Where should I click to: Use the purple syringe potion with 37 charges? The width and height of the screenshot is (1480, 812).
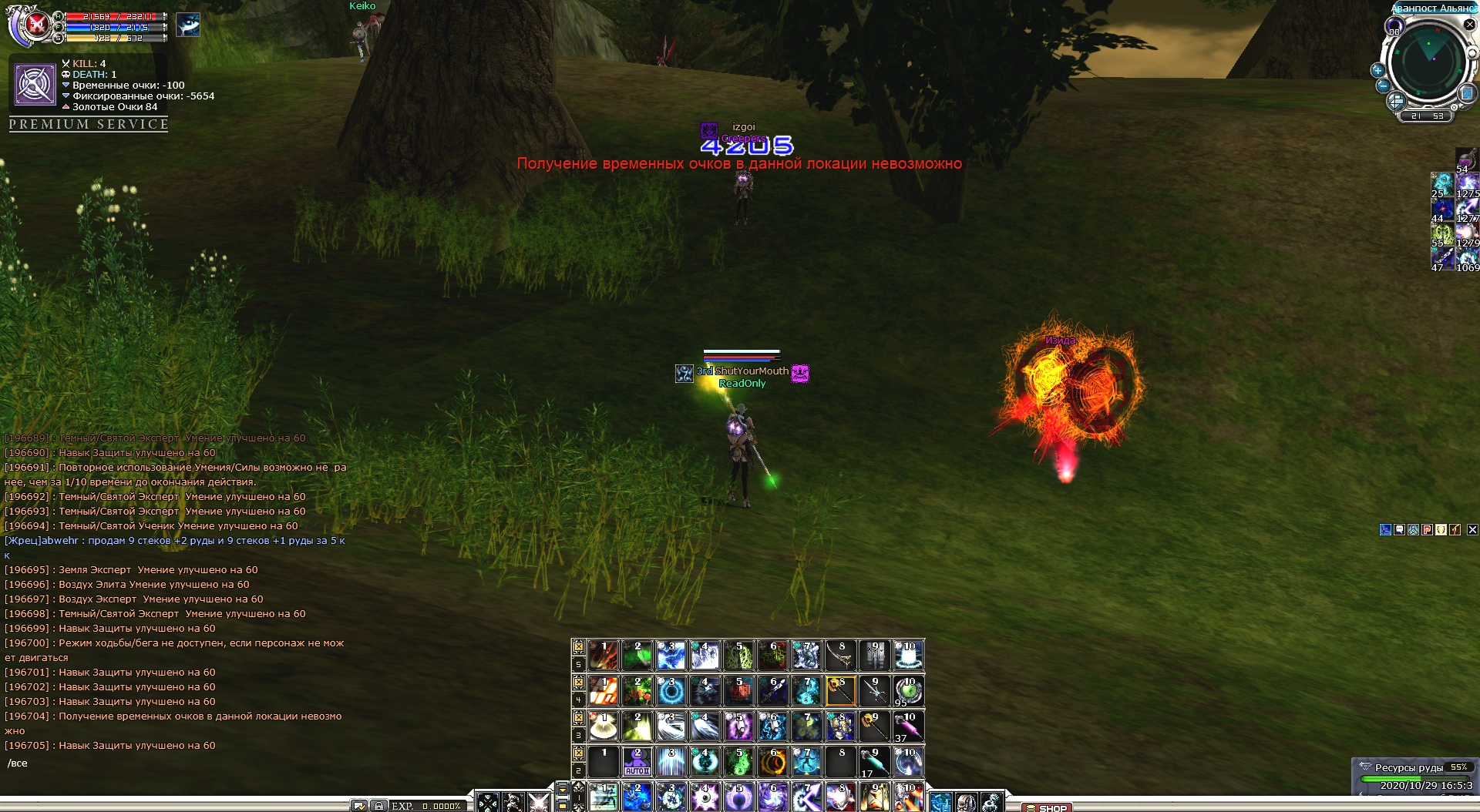pos(908,726)
